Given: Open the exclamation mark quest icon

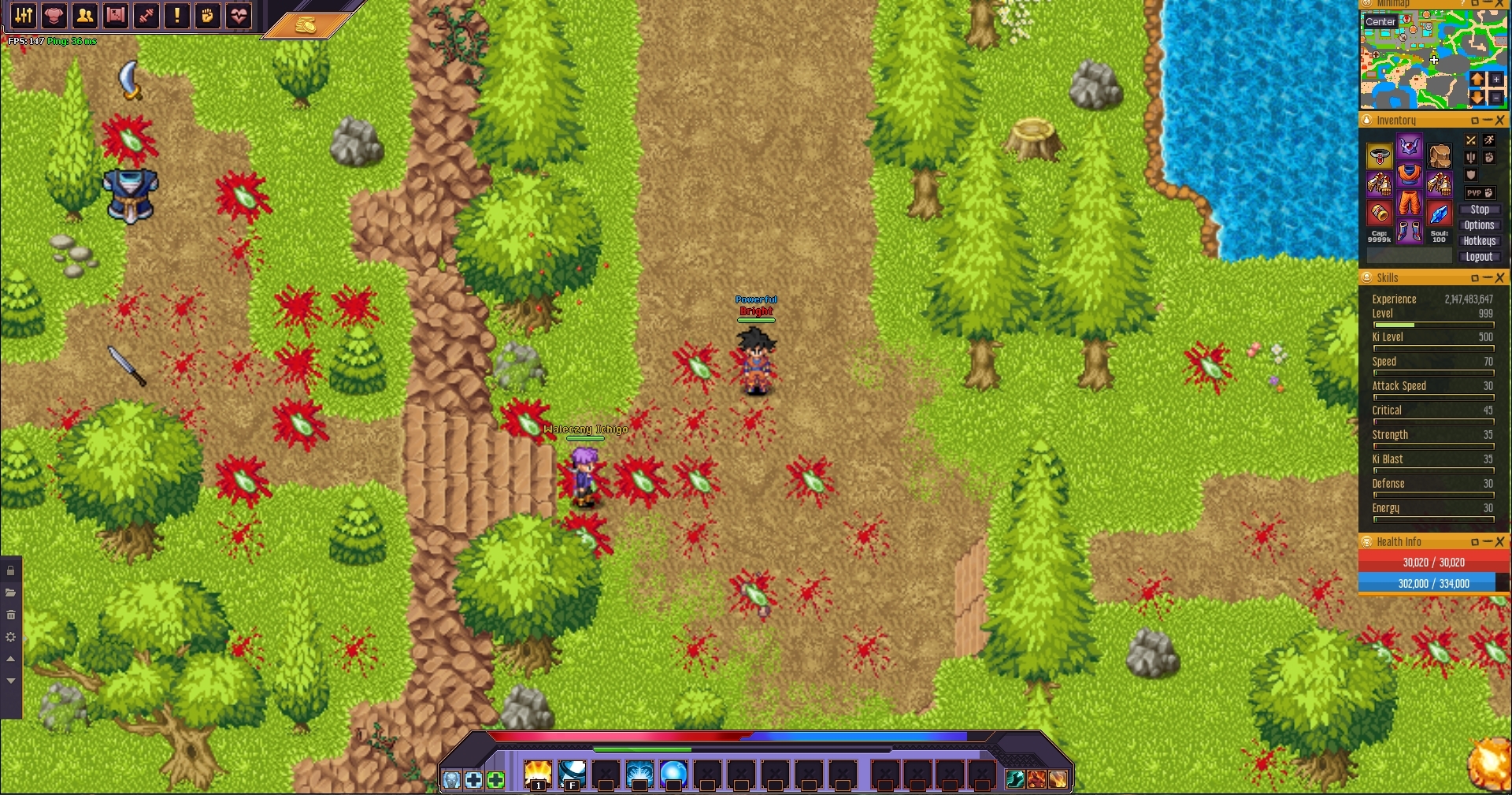Looking at the screenshot, I should [x=177, y=15].
